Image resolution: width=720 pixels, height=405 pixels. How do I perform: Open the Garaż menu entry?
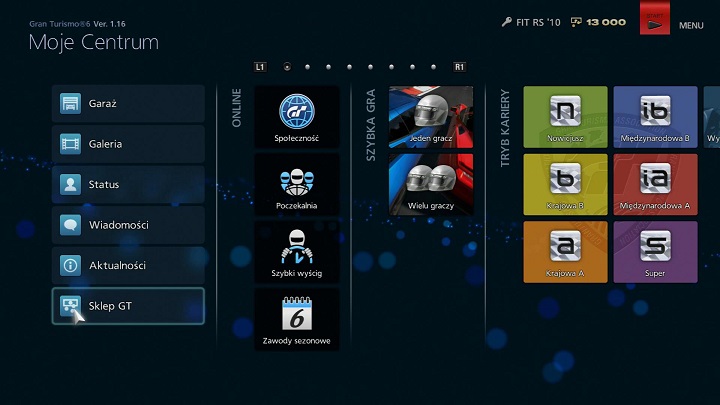128,104
